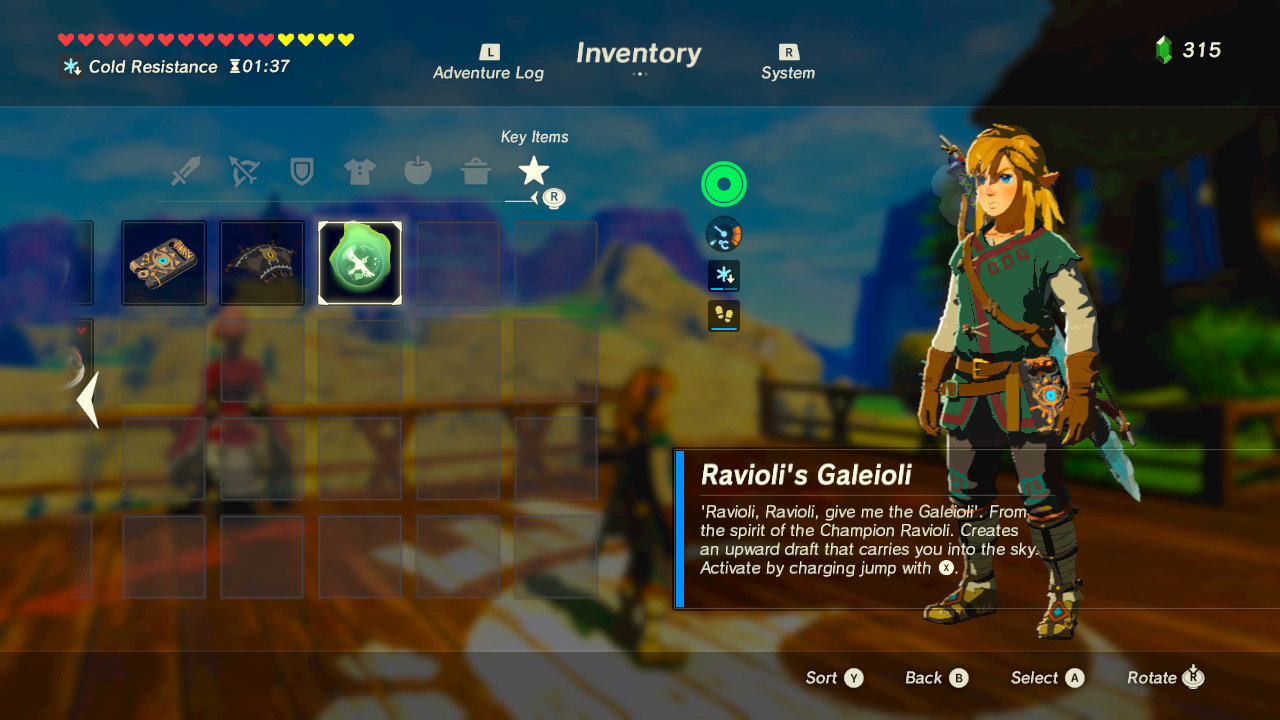Click the footsteps status effect icon

point(723,316)
